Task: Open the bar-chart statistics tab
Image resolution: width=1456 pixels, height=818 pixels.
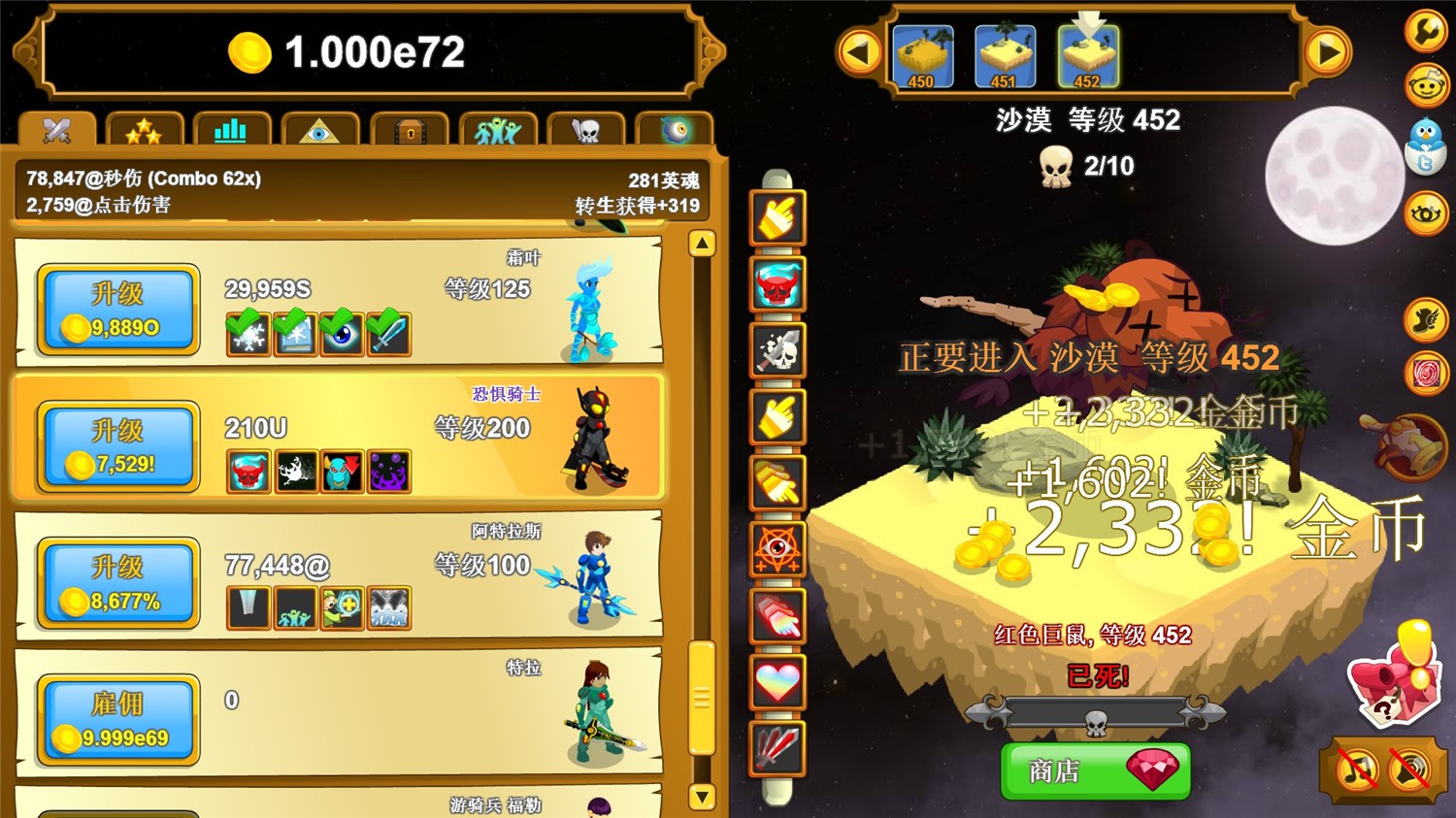Action: (231, 127)
